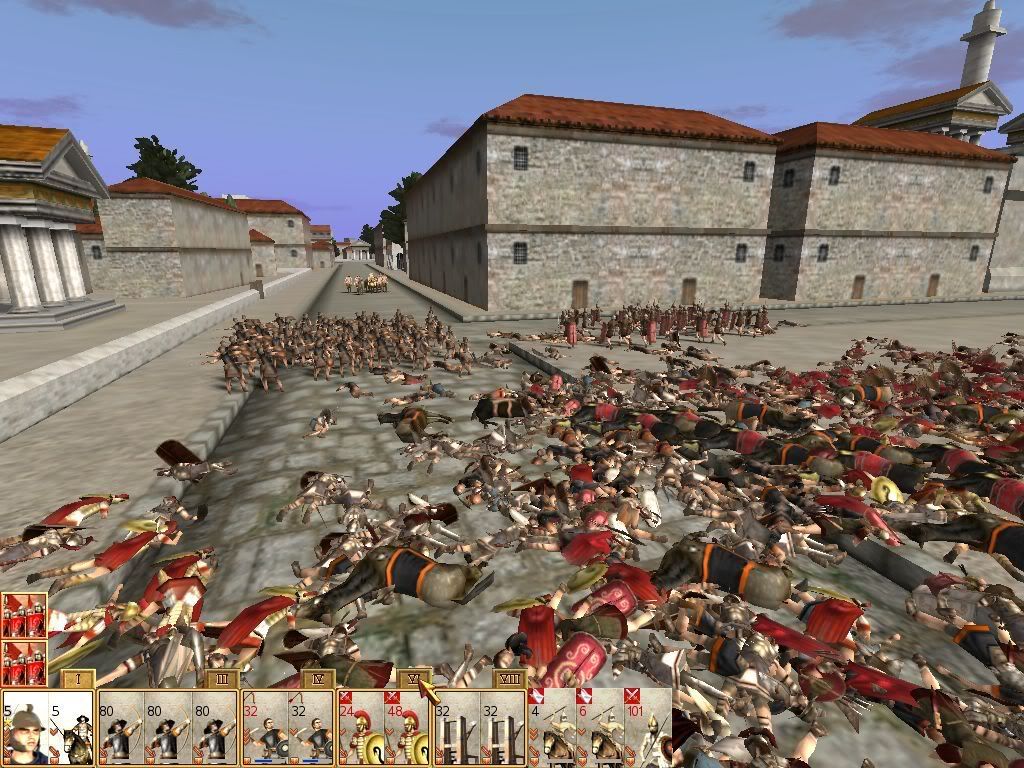Select the hoplite unit card with 48 men
Viewport: 1024px width, 768px height.
point(410,730)
